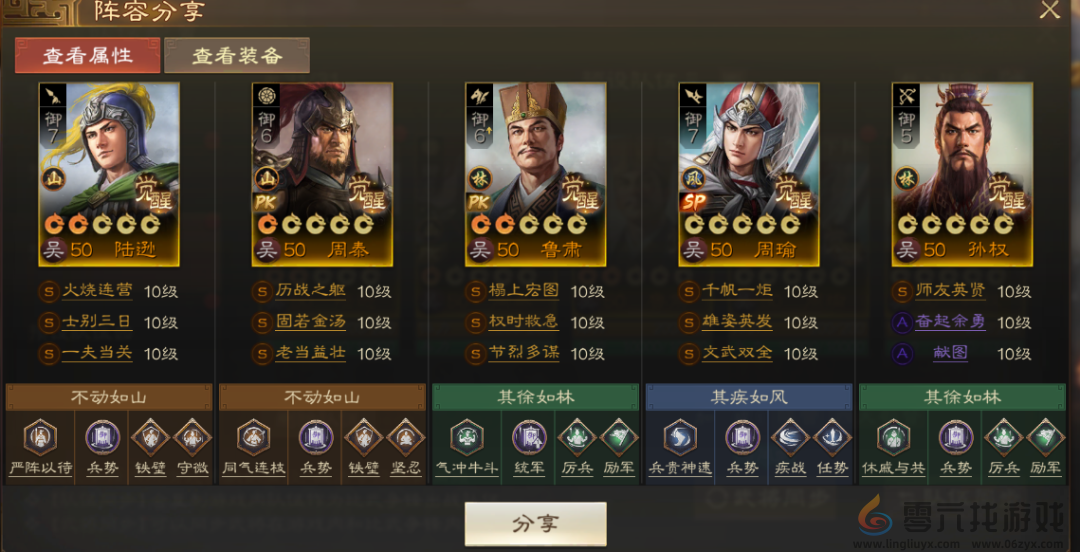Open the 气冲牛斗 talent icon
This screenshot has height=552, width=1080.
(x=466, y=438)
